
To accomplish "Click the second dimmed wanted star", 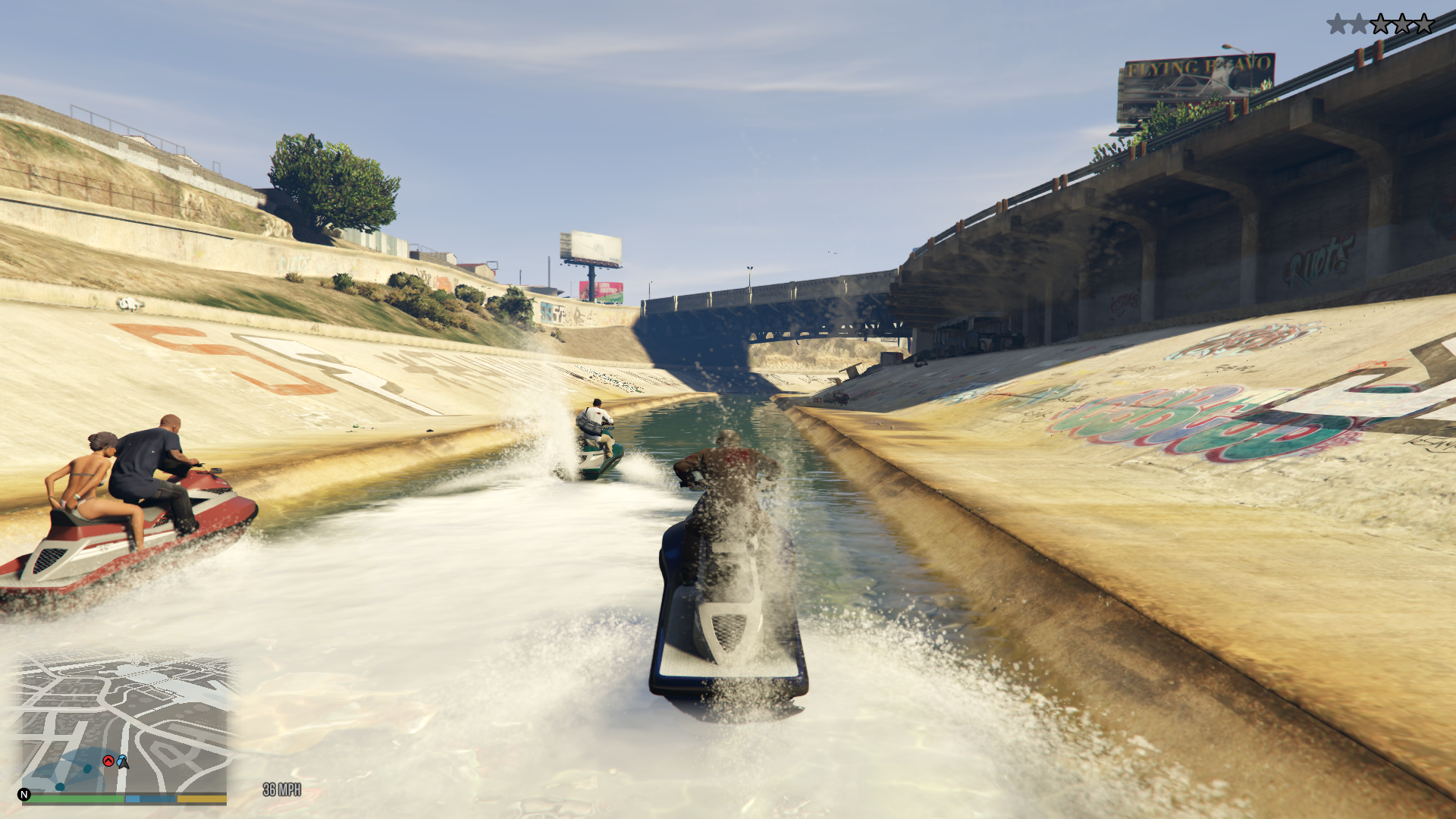I will click(1359, 24).
